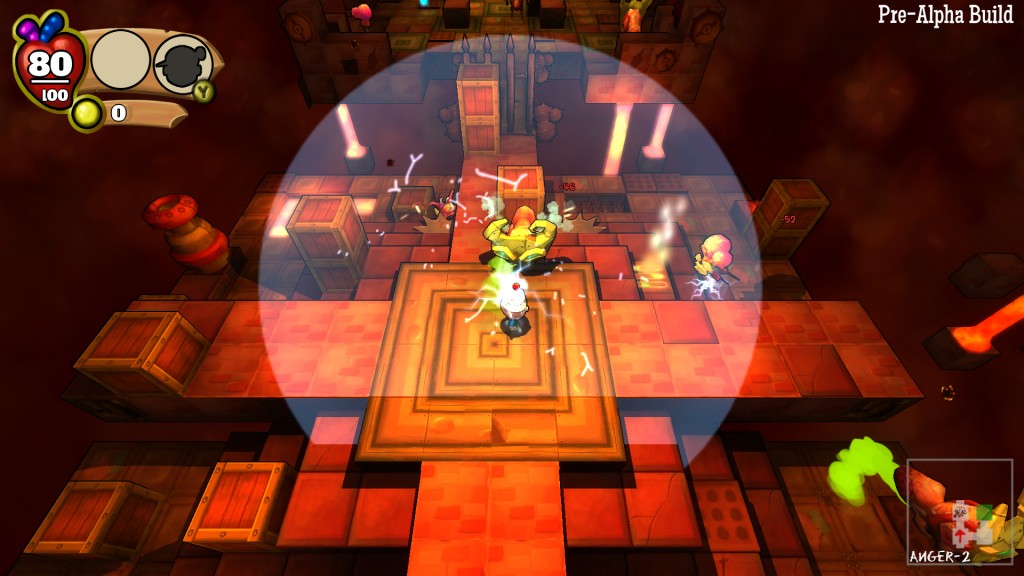Select the green arrow room on minimap

pyautogui.click(x=985, y=512)
